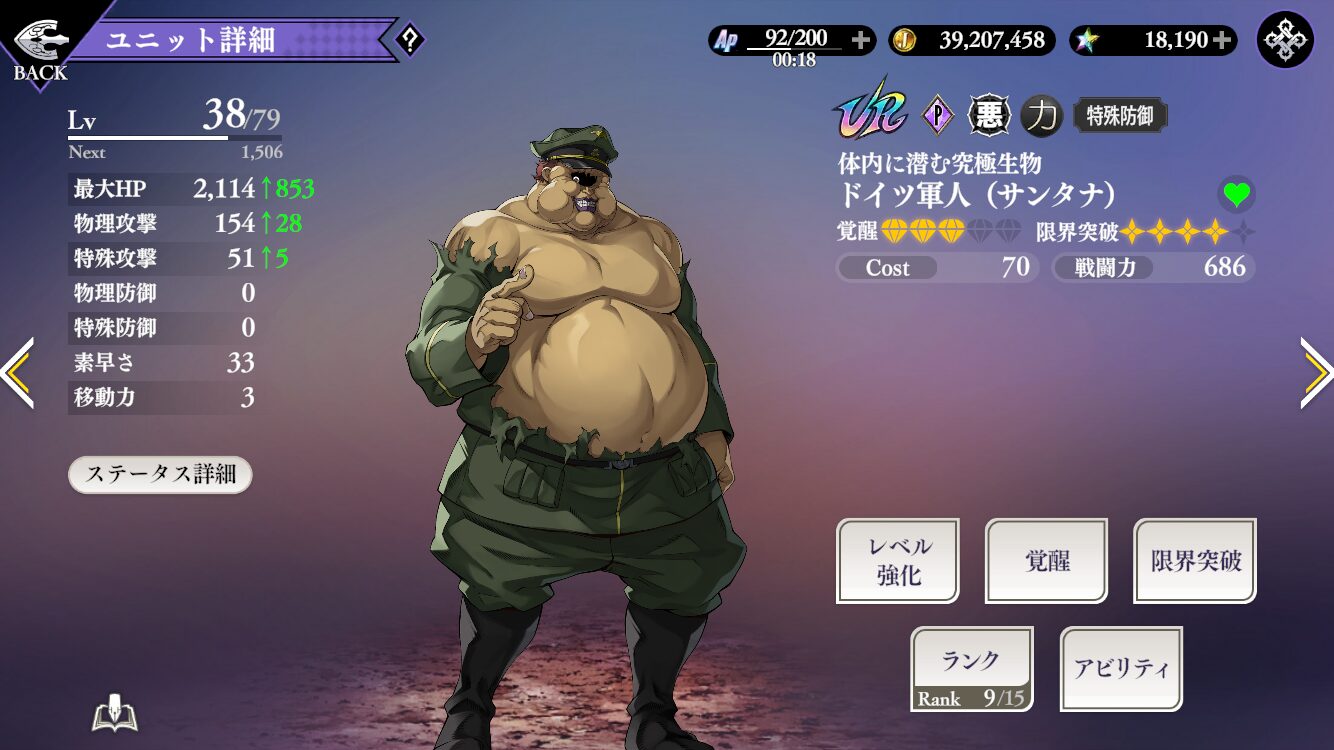Show the next unit with right arrow
This screenshot has width=1334, height=750.
1316,373
